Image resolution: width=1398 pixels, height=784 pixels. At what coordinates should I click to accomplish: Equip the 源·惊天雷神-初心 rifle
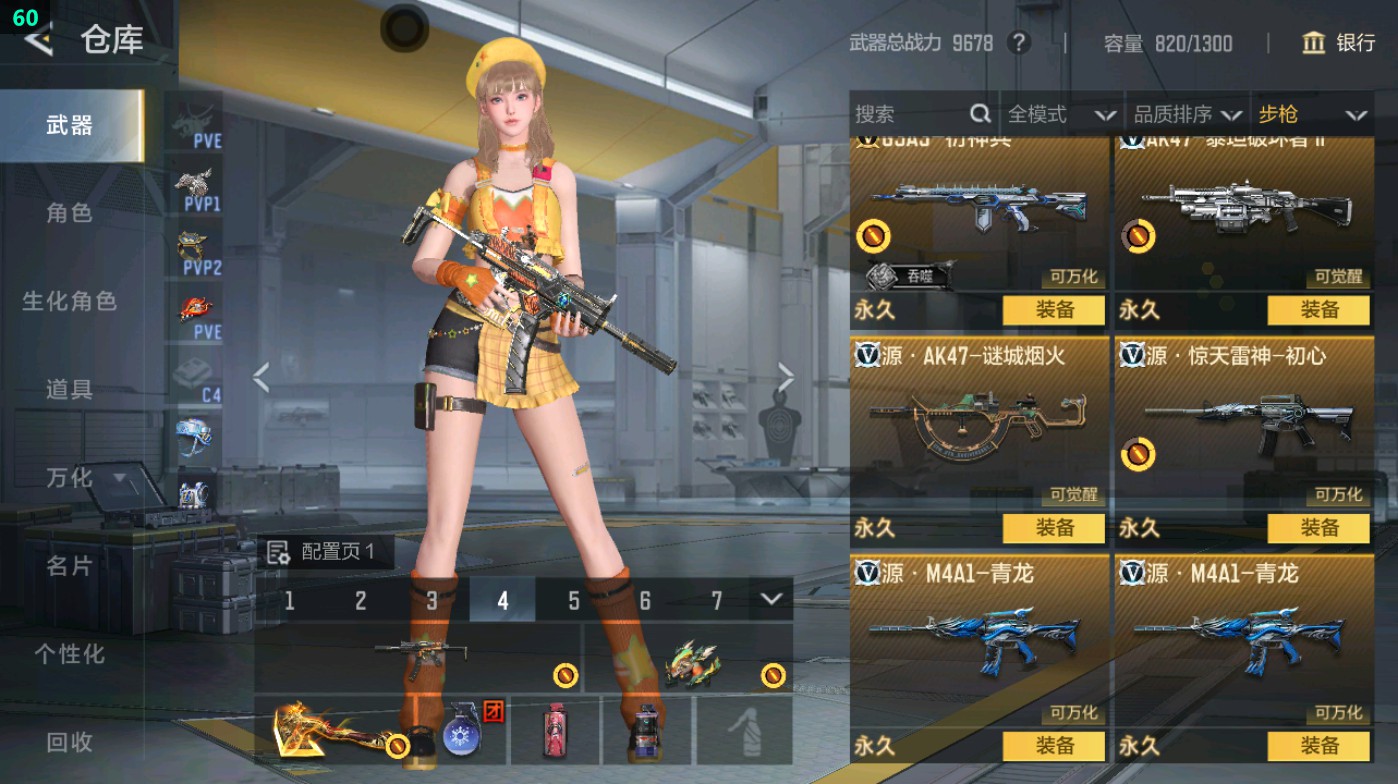pyautogui.click(x=1319, y=528)
